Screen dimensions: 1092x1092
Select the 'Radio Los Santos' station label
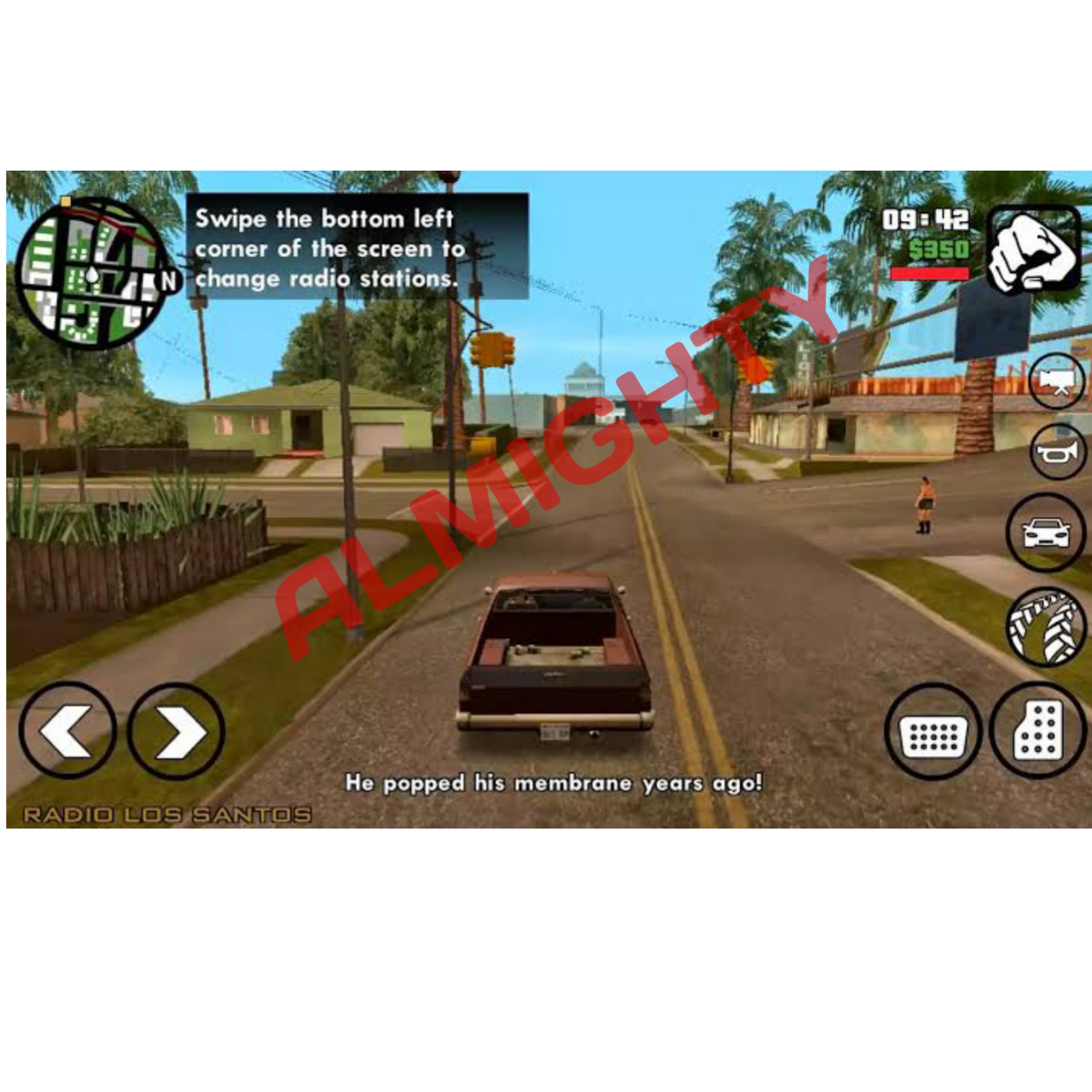(x=167, y=815)
